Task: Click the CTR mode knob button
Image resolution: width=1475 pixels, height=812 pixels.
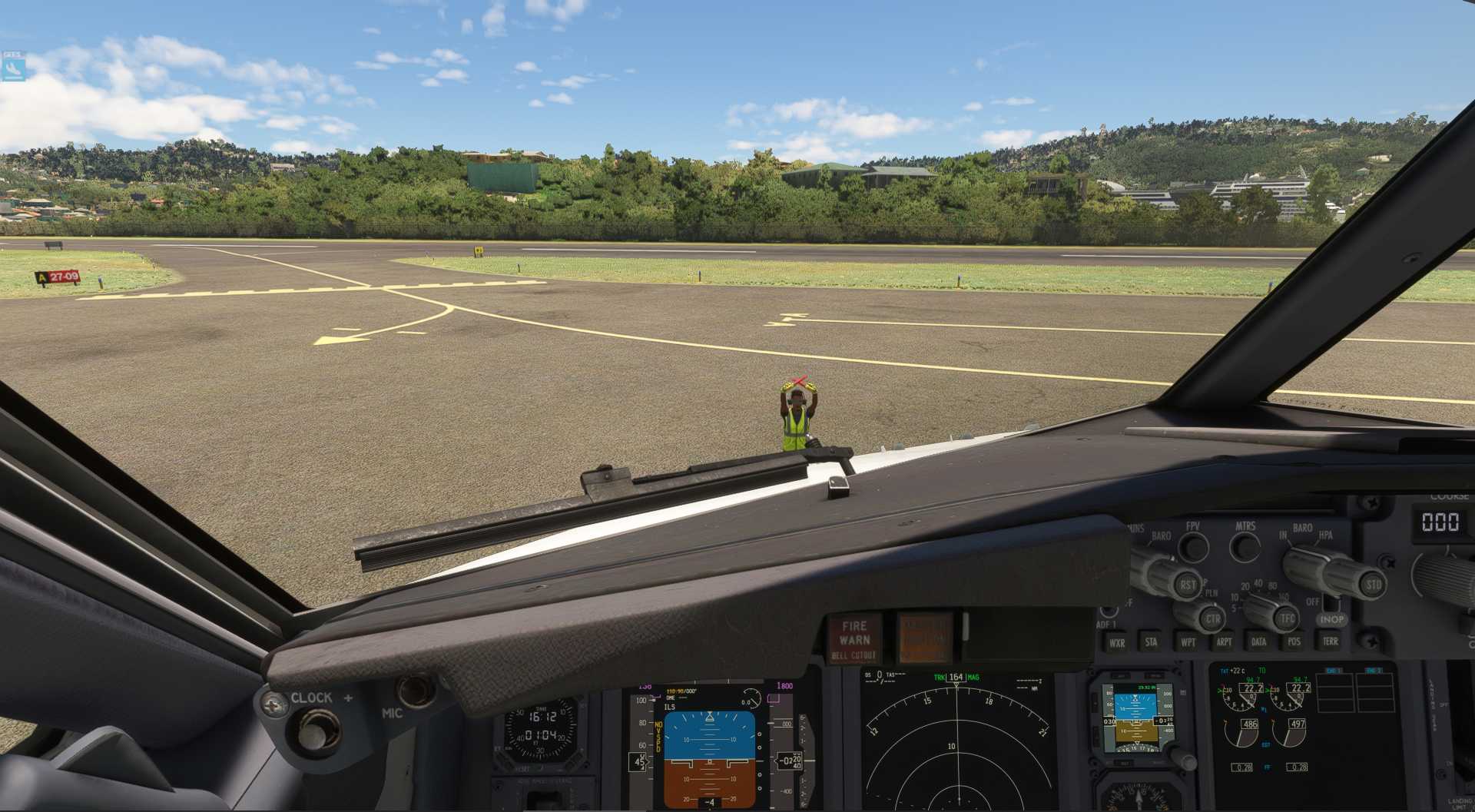Action: [x=1212, y=618]
